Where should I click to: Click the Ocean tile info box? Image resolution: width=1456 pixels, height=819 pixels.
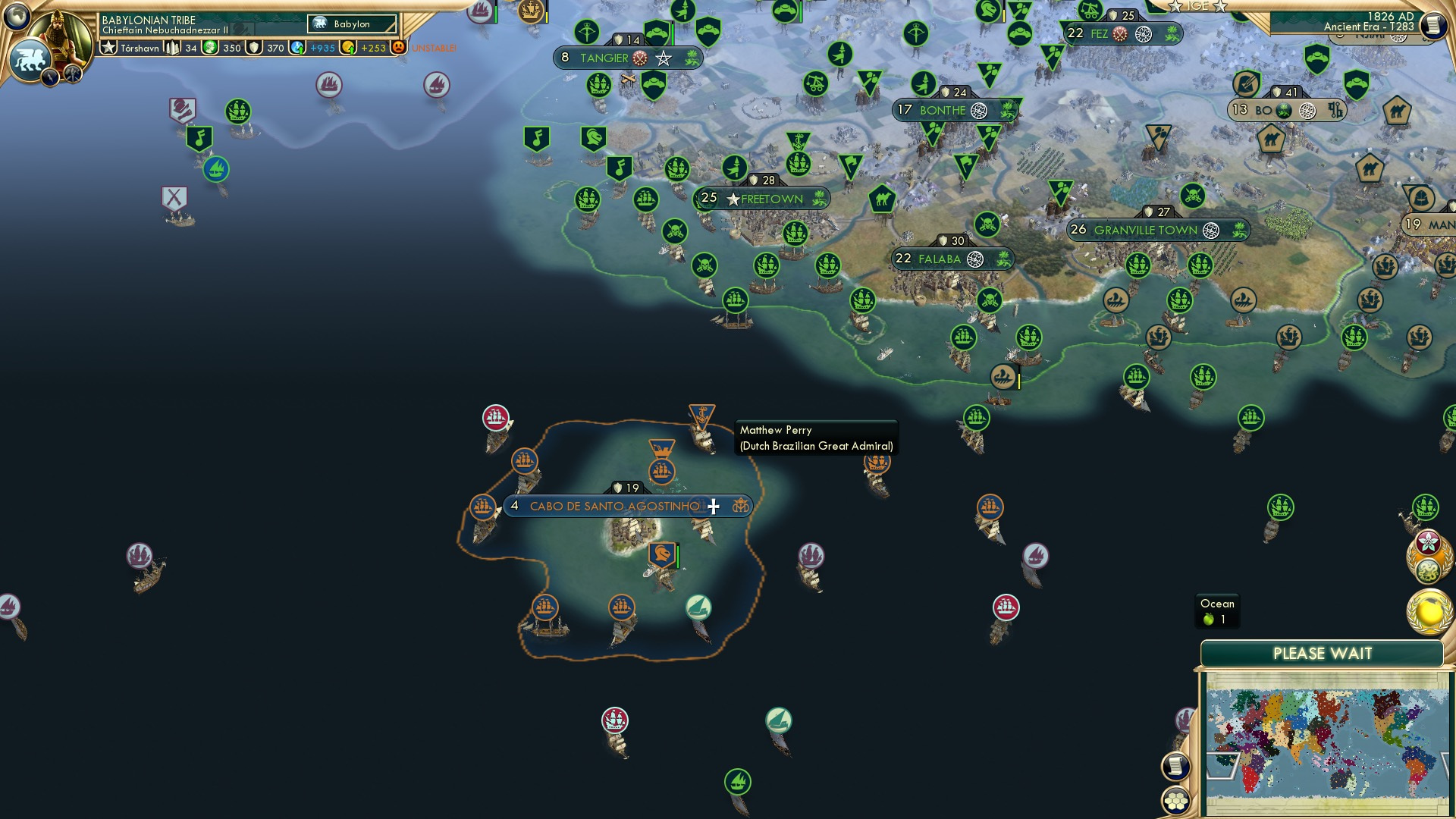point(1217,609)
